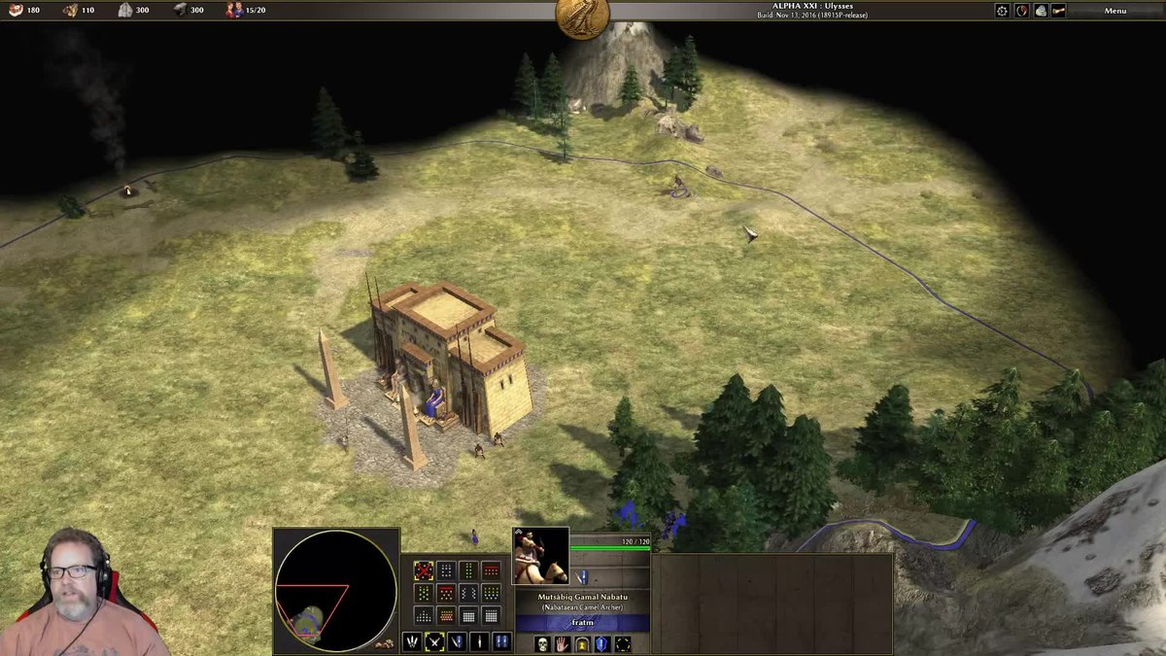
Task: Choose the two blue shields passive stance
Action: click(x=502, y=642)
